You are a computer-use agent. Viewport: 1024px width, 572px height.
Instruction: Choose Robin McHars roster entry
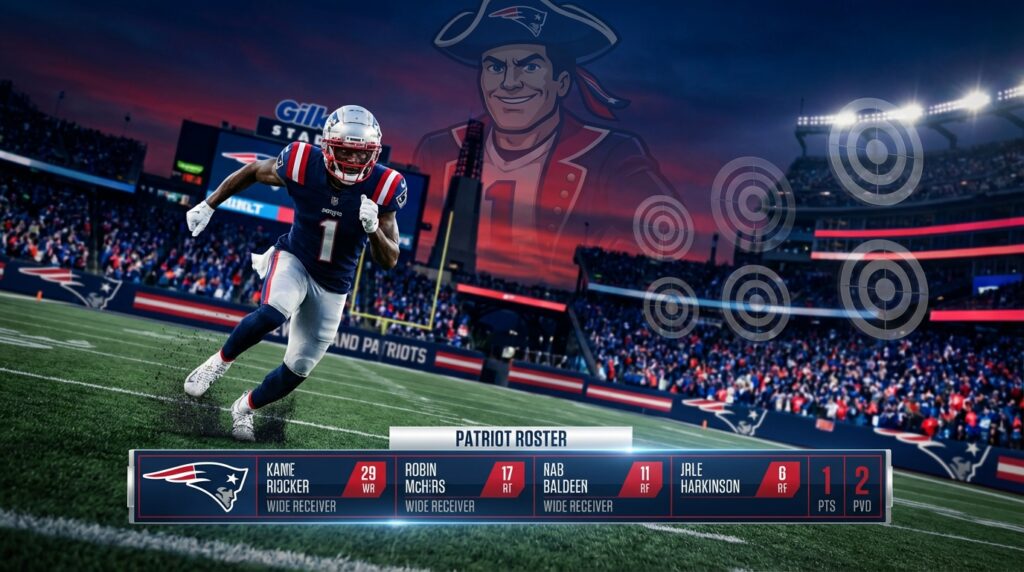pyautogui.click(x=463, y=486)
